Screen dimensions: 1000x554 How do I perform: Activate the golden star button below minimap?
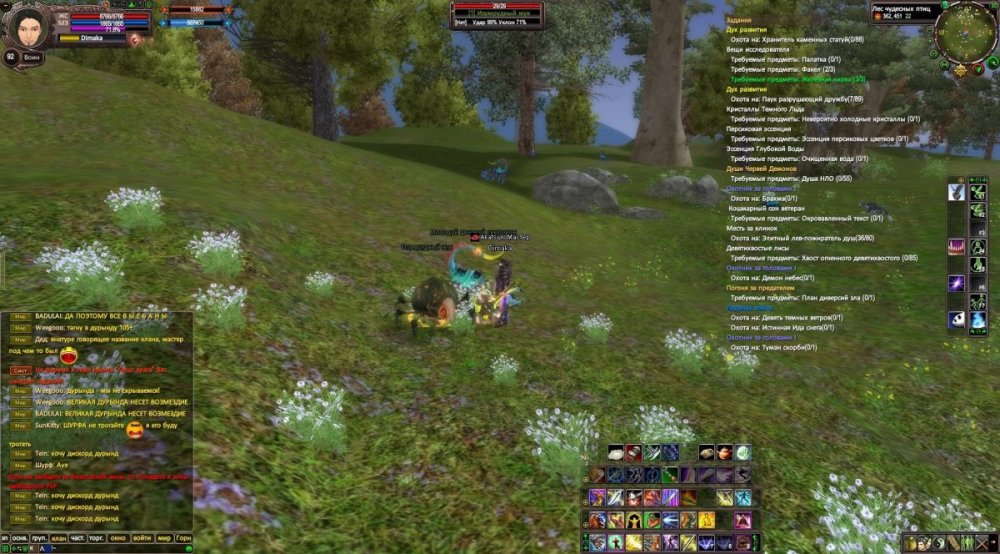(960, 70)
